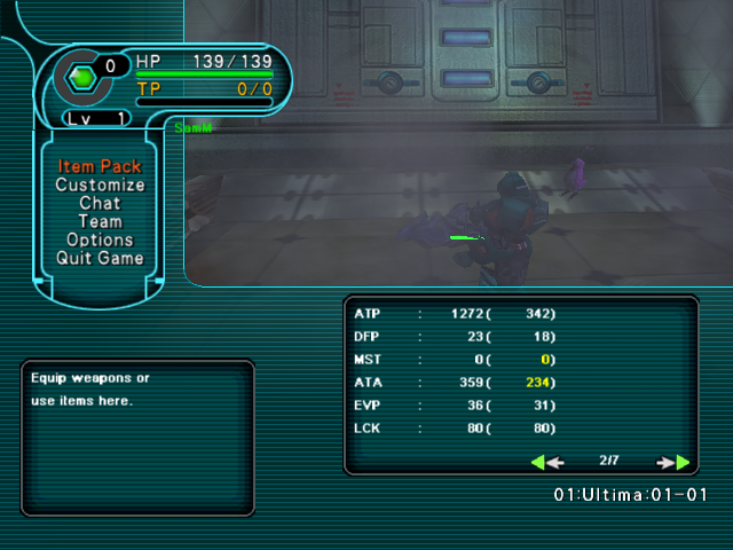Advance to the next stats page arrow
733x550 pixels.
(x=674, y=462)
